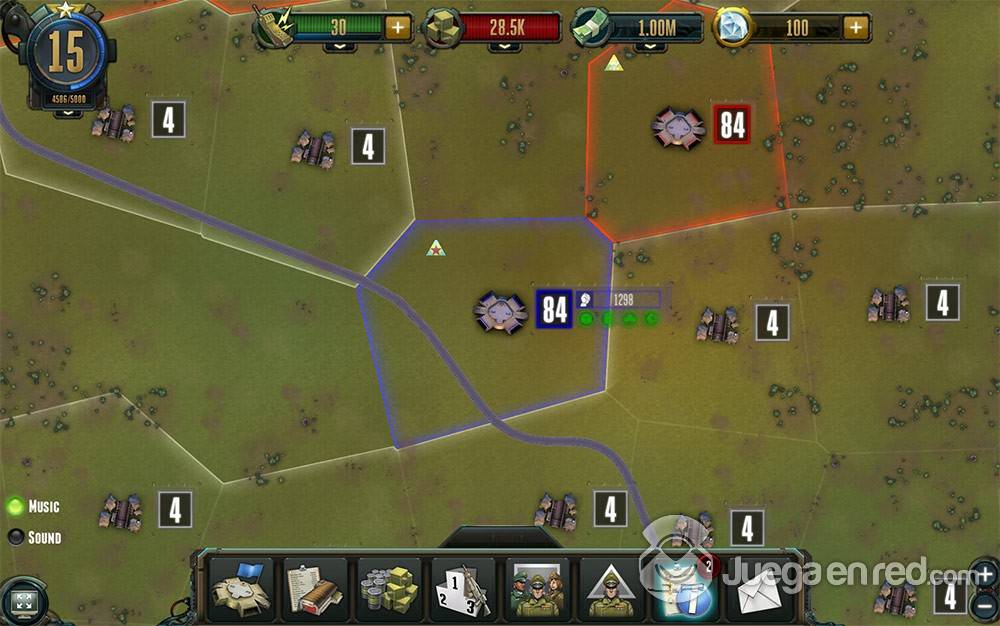Viewport: 1000px width, 626px height.
Task: Open the general with triangle icon
Action: (611, 589)
